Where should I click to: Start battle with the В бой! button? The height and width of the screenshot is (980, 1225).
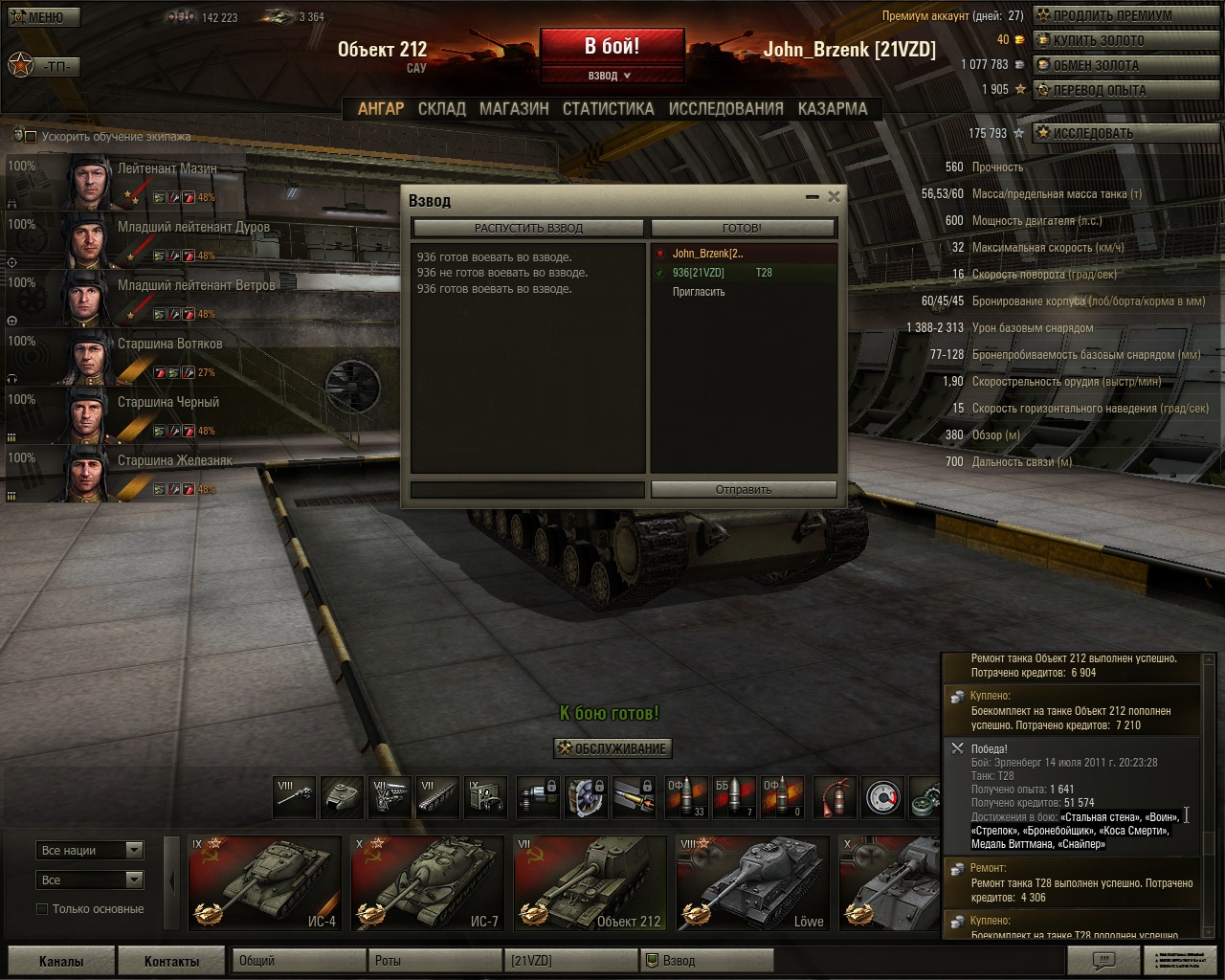(x=612, y=47)
